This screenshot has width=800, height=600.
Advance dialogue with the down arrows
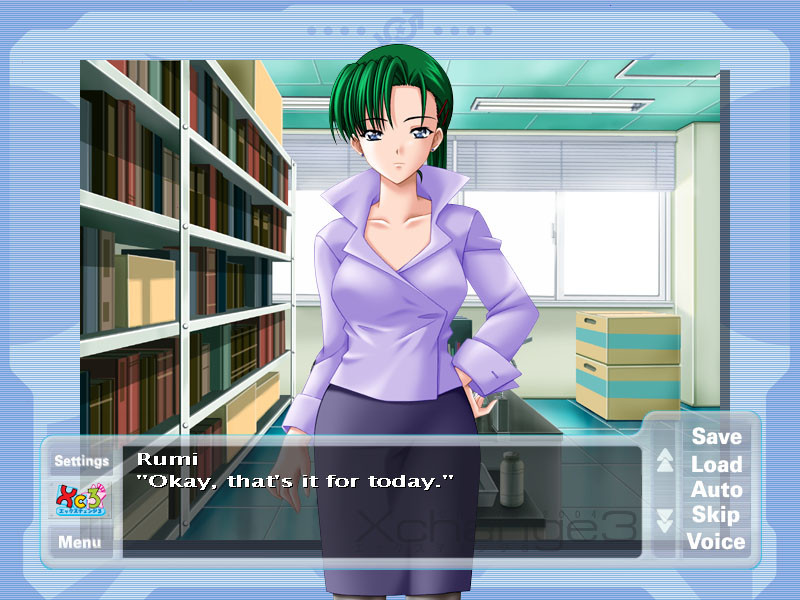665,521
